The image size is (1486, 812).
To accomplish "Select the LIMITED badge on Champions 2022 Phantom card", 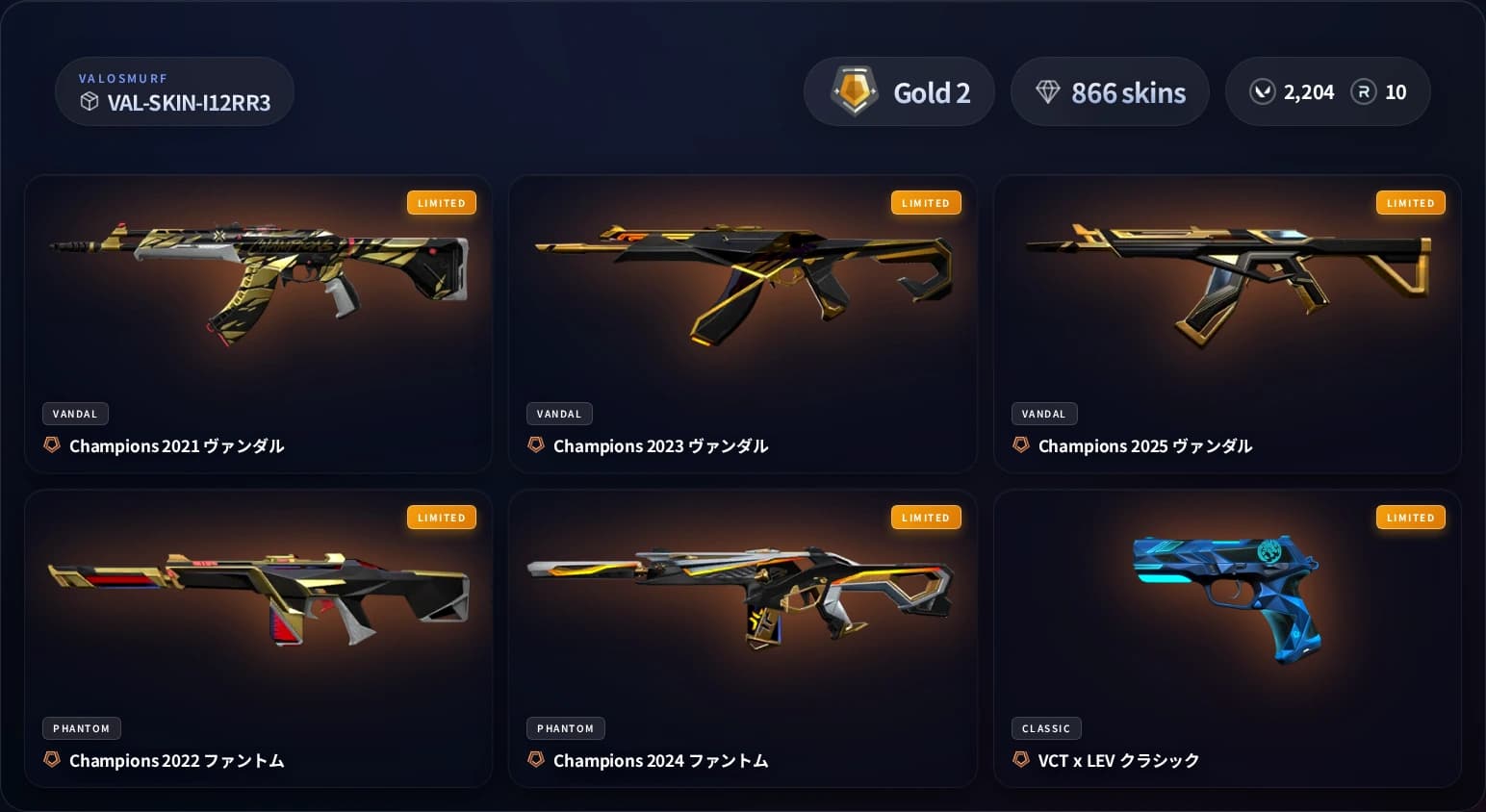I will 442,518.
